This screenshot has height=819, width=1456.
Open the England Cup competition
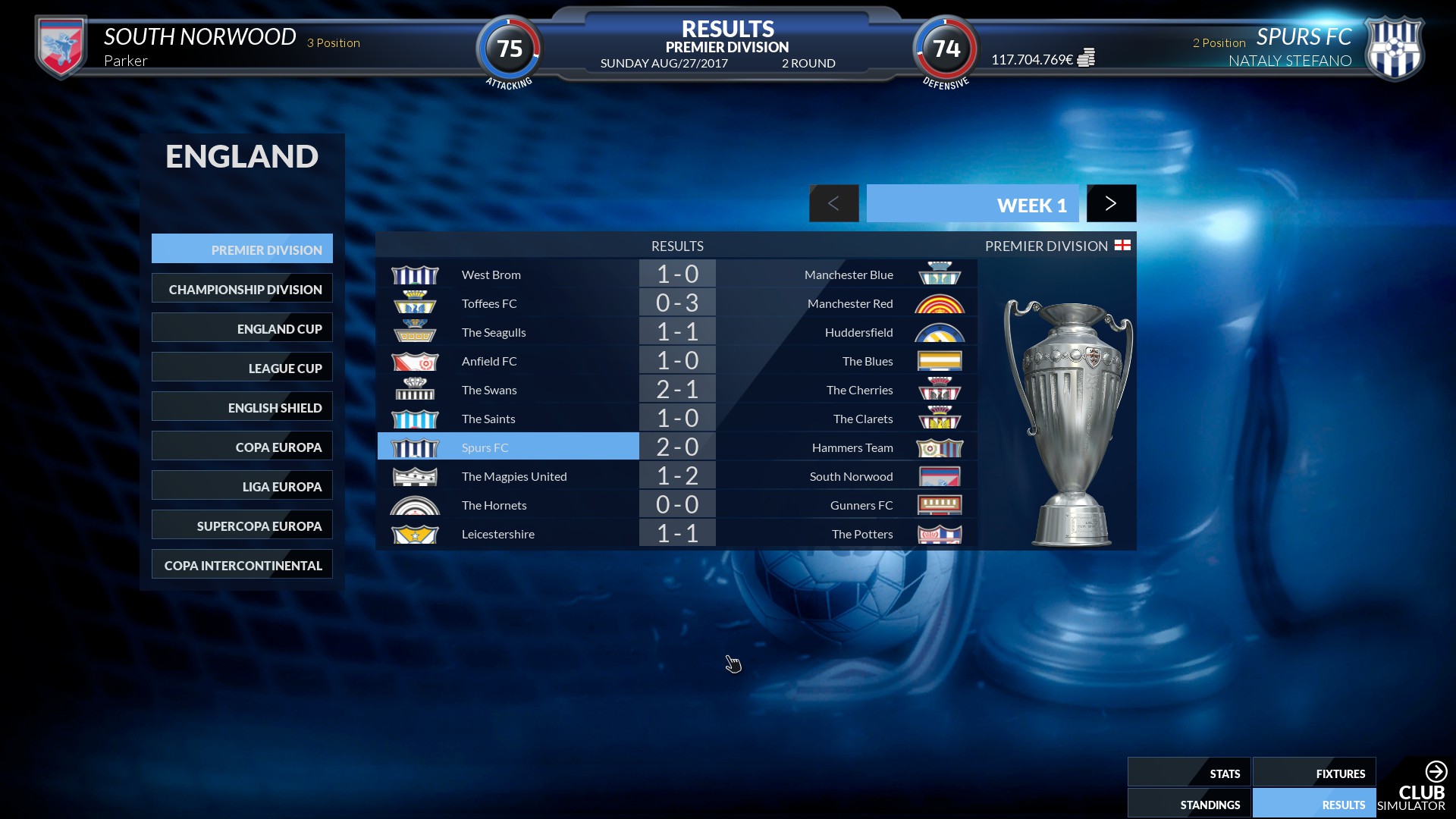tap(242, 328)
